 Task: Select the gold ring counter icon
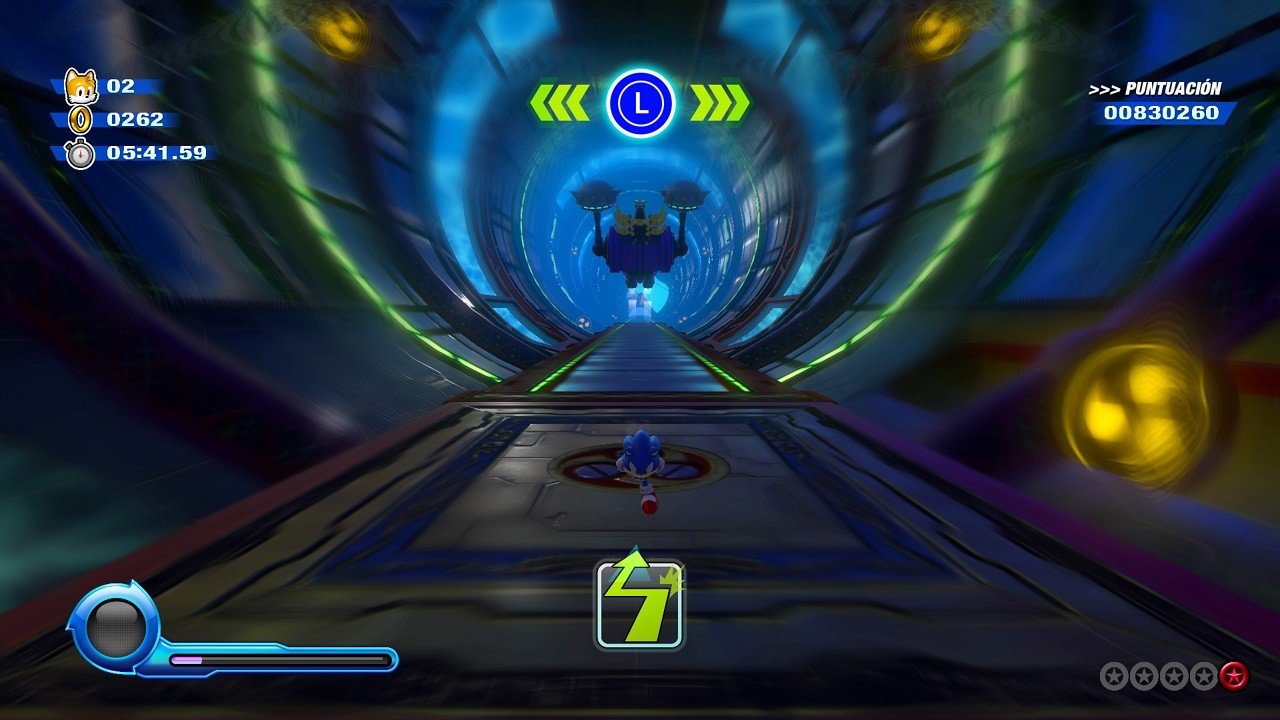79,120
